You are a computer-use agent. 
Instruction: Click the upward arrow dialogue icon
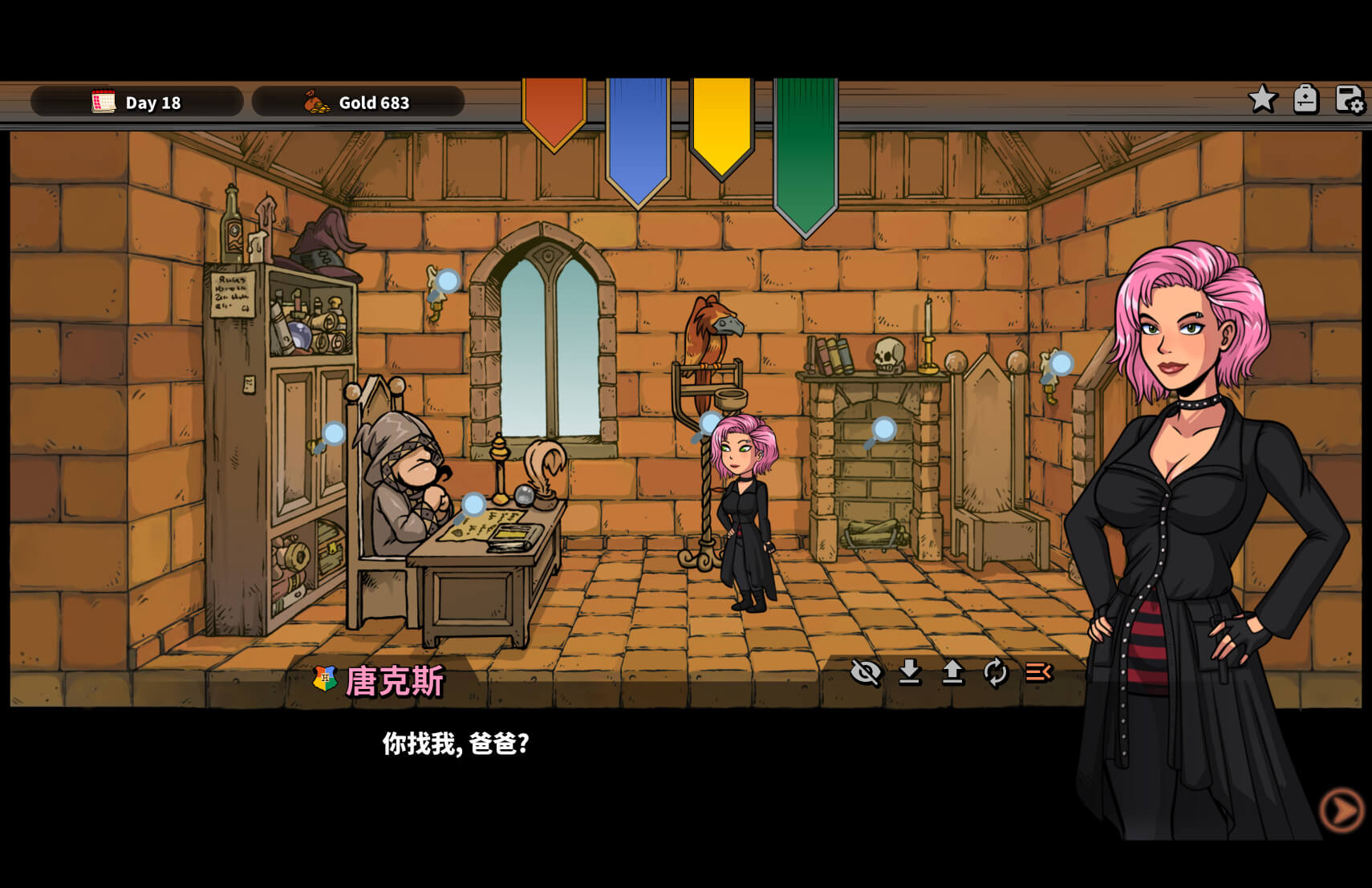click(x=952, y=672)
